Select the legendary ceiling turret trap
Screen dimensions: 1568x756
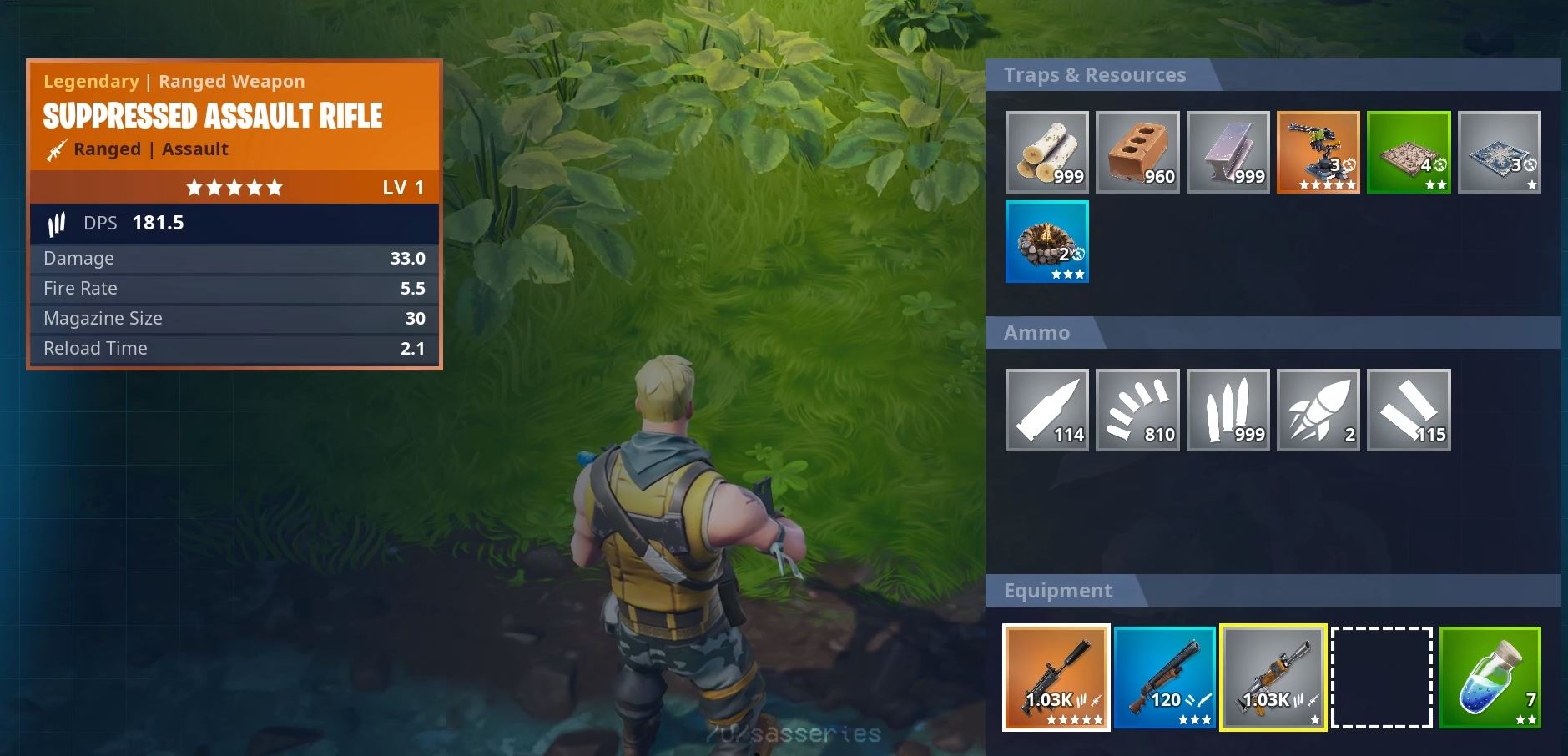click(1320, 152)
